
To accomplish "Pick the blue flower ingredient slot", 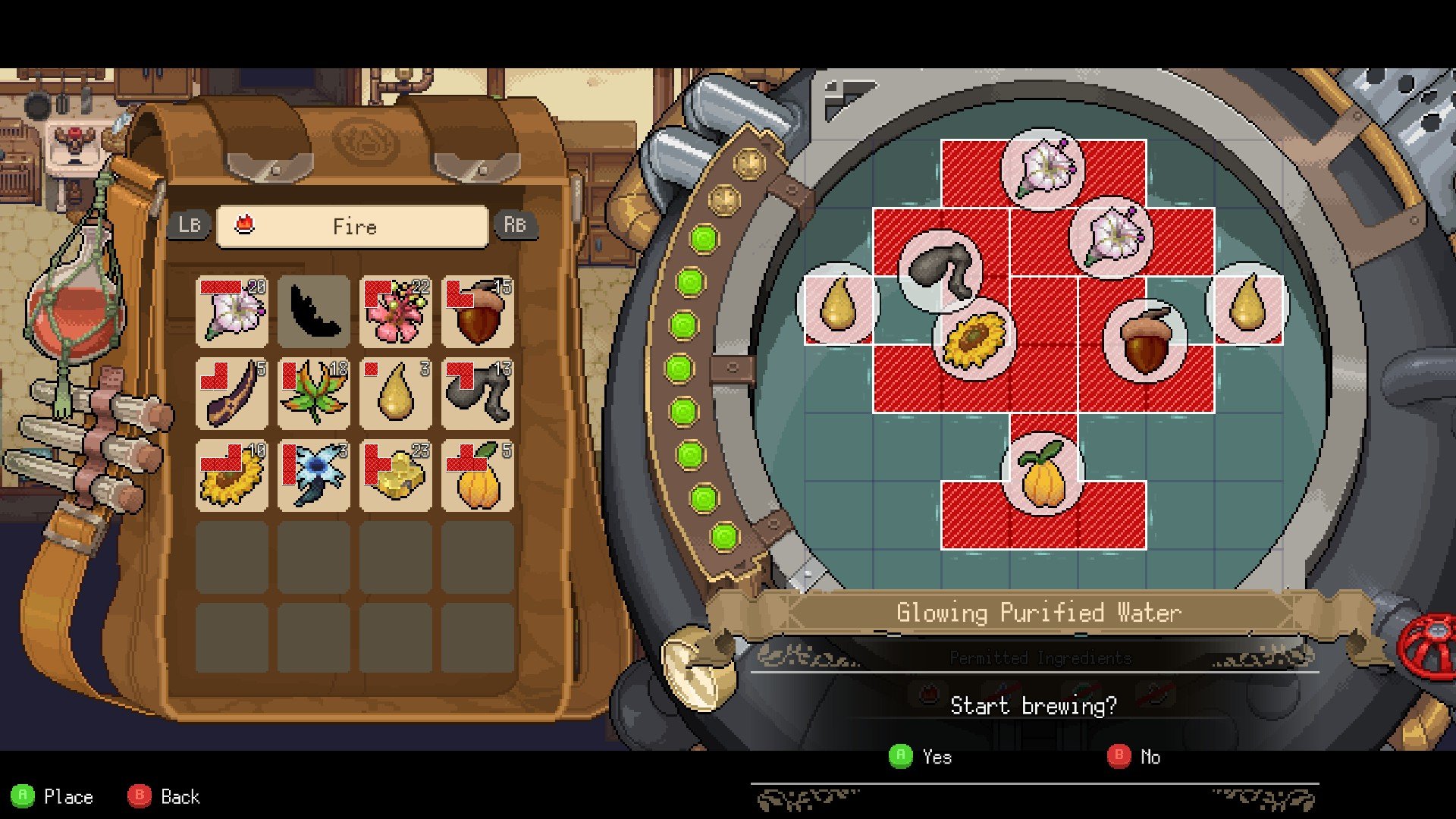I will (x=314, y=475).
